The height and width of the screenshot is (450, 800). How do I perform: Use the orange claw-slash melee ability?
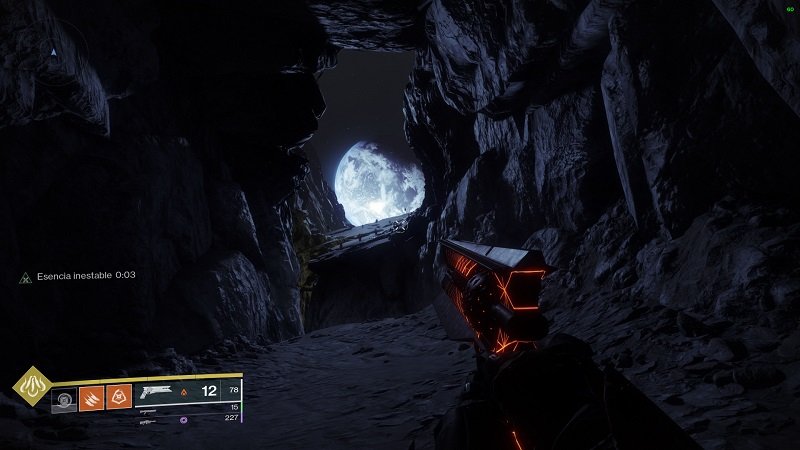(92, 398)
